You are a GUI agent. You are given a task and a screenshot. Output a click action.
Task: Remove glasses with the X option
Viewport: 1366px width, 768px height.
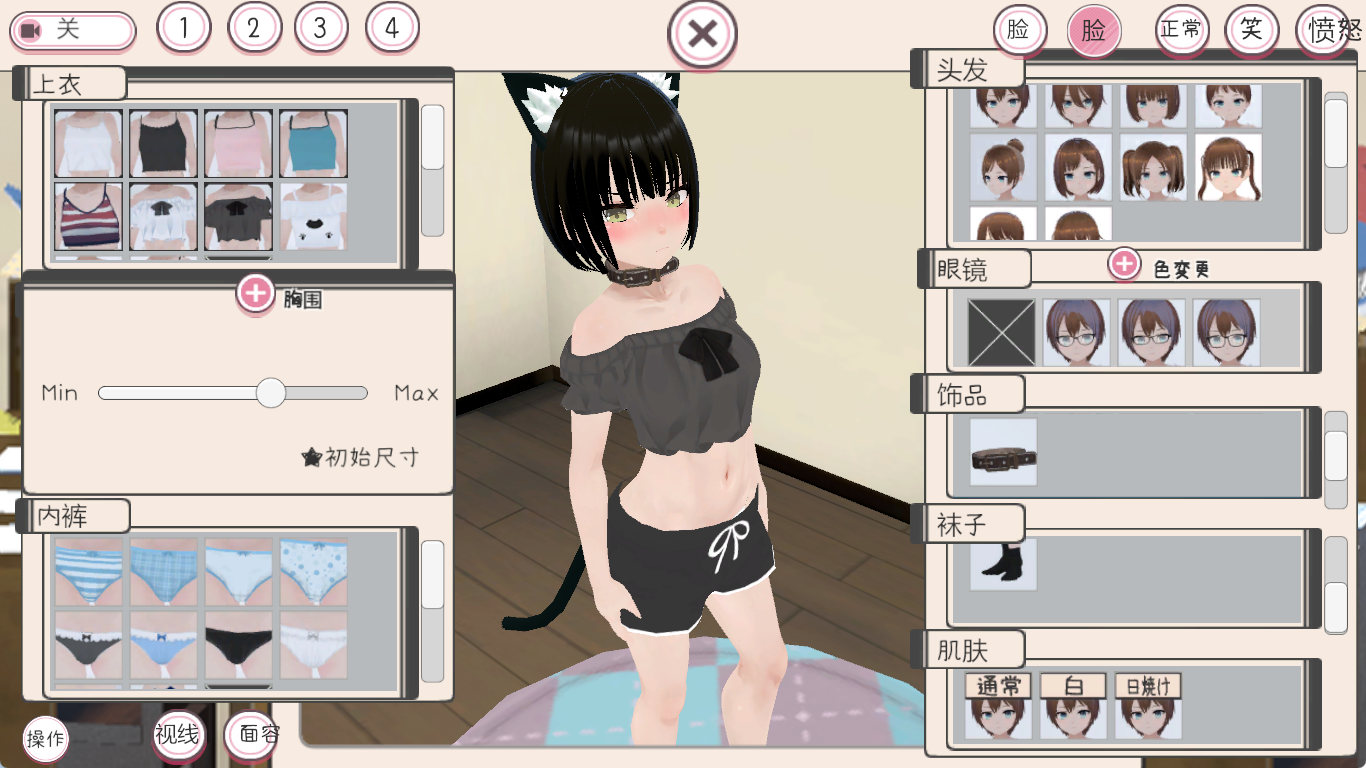click(1000, 330)
